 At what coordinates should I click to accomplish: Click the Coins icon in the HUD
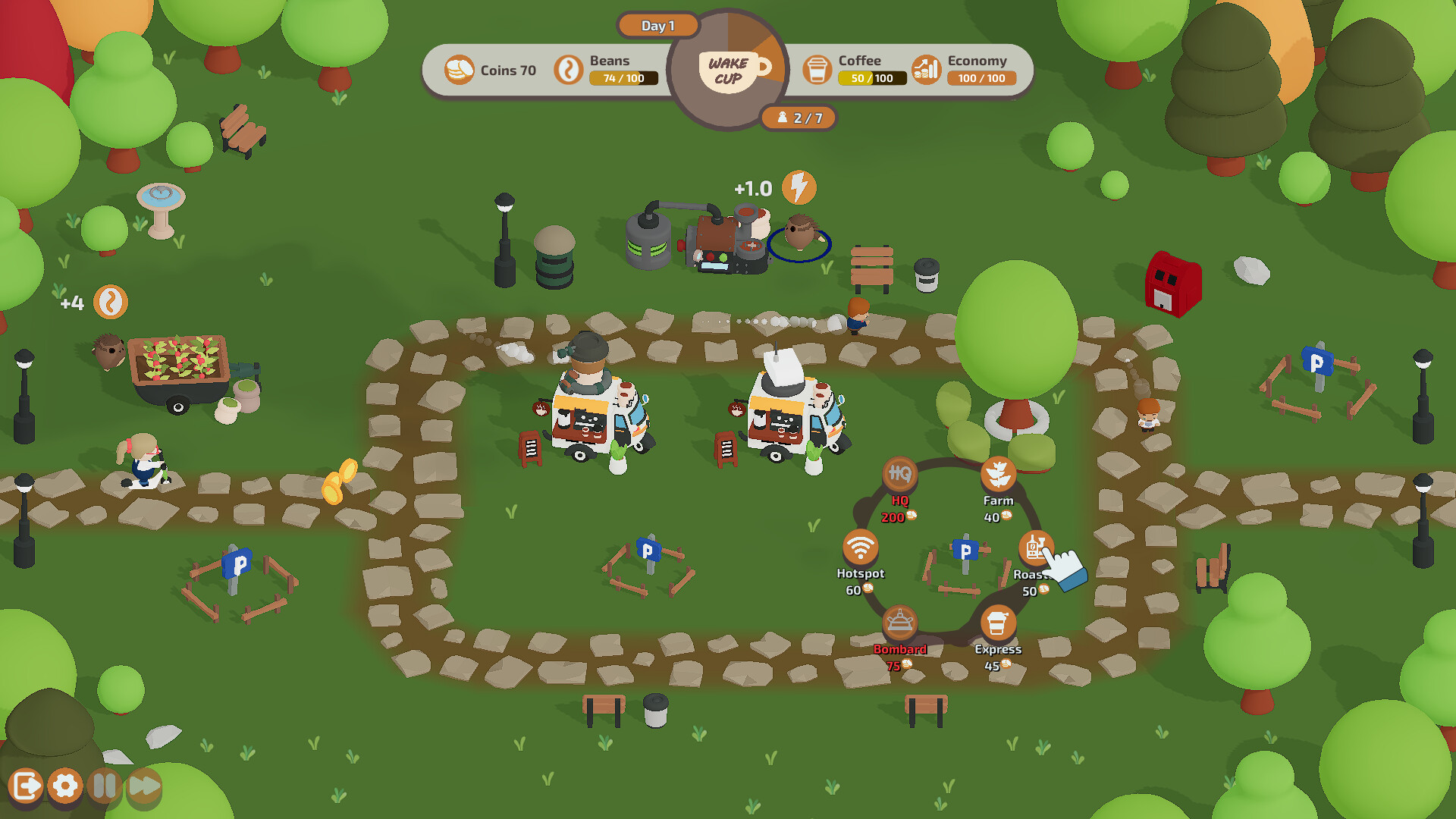pyautogui.click(x=460, y=69)
